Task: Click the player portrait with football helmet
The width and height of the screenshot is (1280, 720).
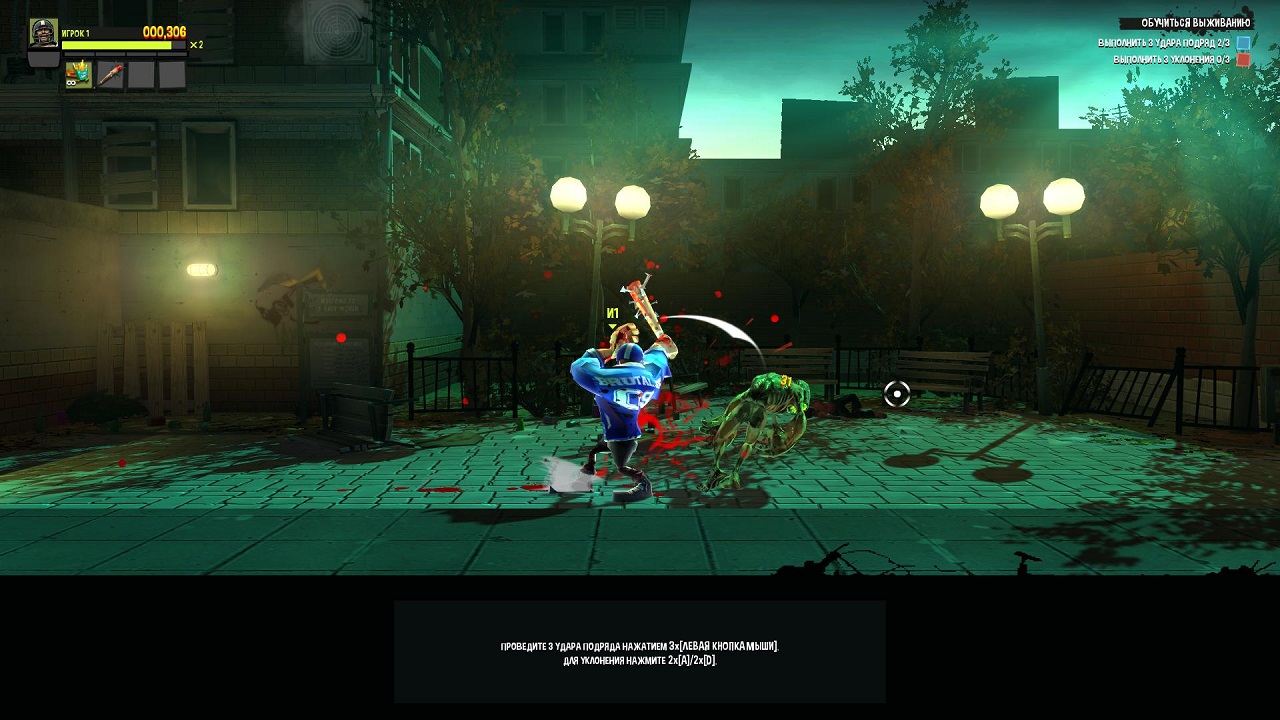Action: pos(43,34)
